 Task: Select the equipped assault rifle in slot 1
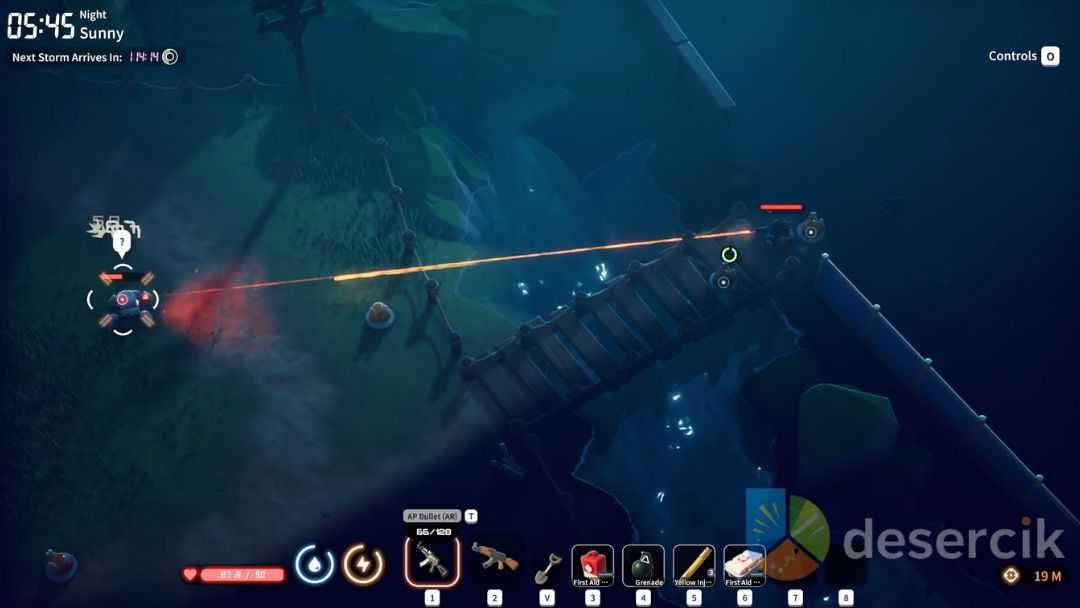pos(432,561)
